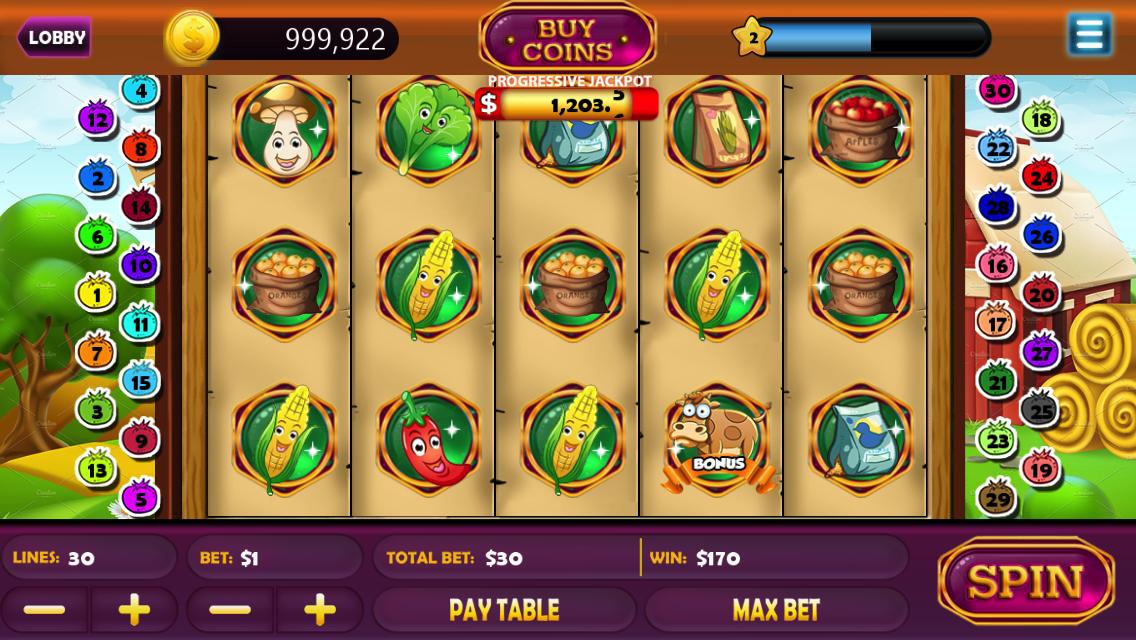Raise the bet amount
This screenshot has height=640, width=1136.
[x=320, y=609]
